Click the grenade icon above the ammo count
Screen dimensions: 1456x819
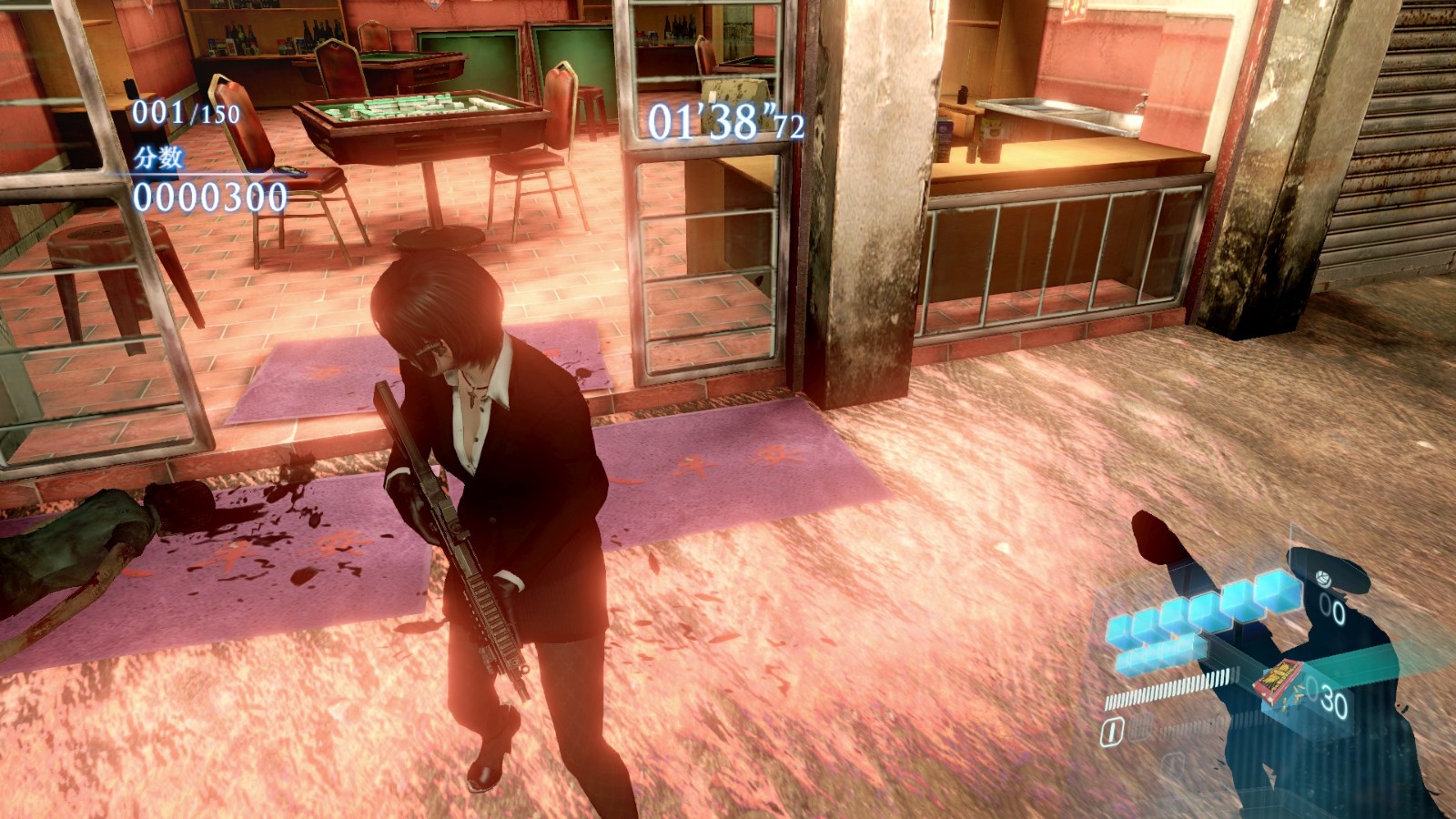tap(1320, 578)
